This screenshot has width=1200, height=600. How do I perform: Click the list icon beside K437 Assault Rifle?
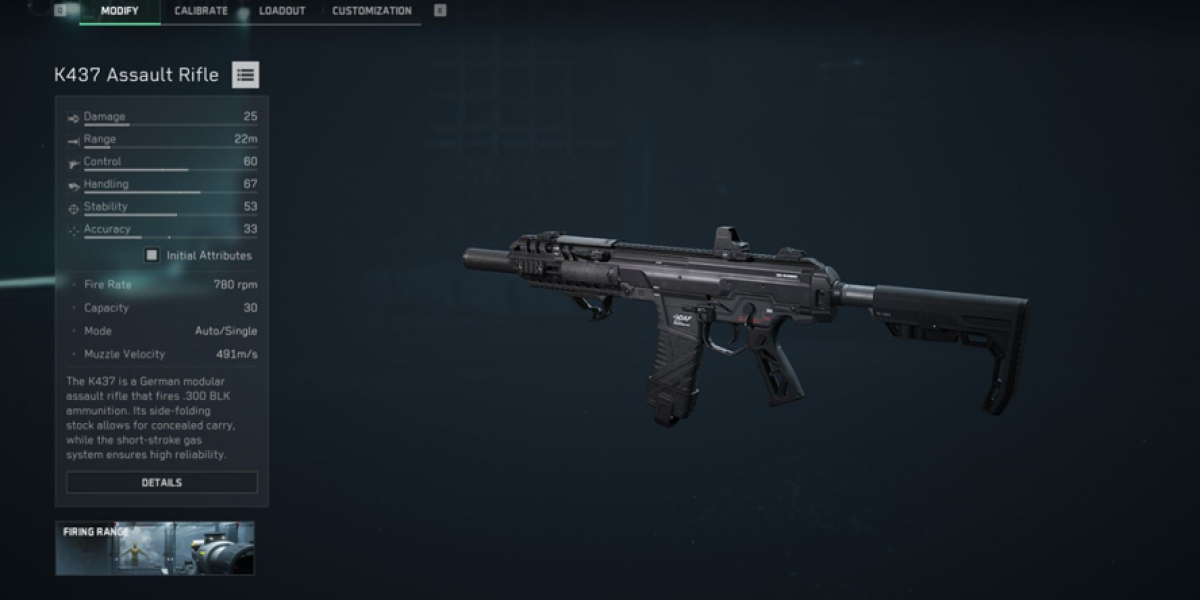click(245, 74)
